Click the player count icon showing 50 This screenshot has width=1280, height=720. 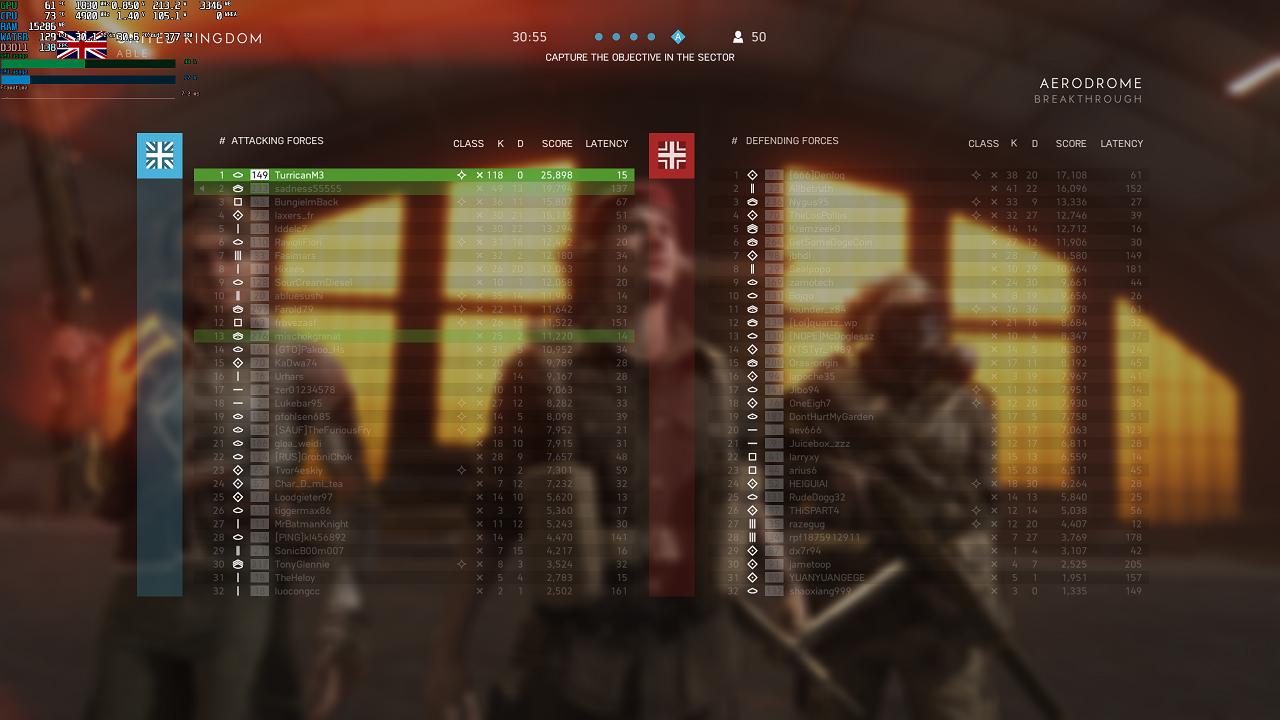point(736,38)
